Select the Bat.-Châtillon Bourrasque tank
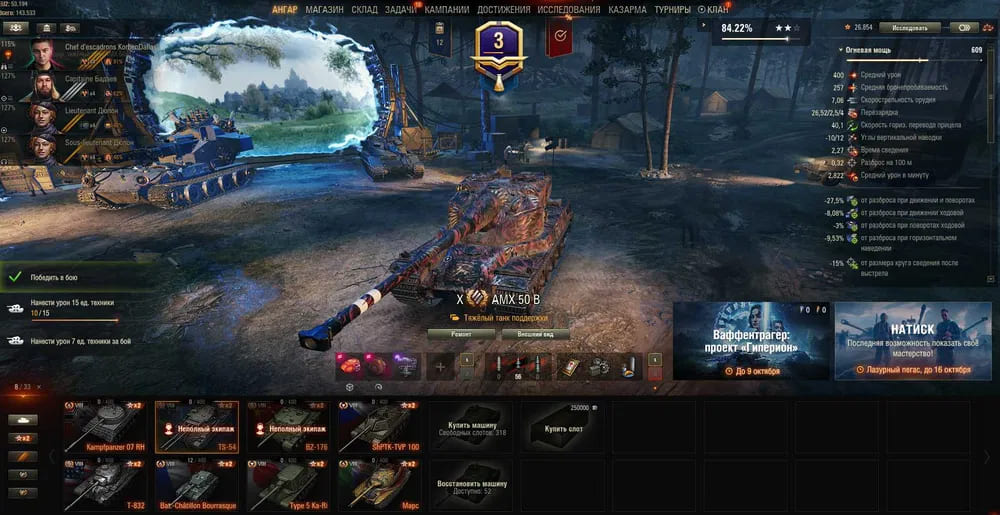This screenshot has width=1000, height=515. [197, 484]
